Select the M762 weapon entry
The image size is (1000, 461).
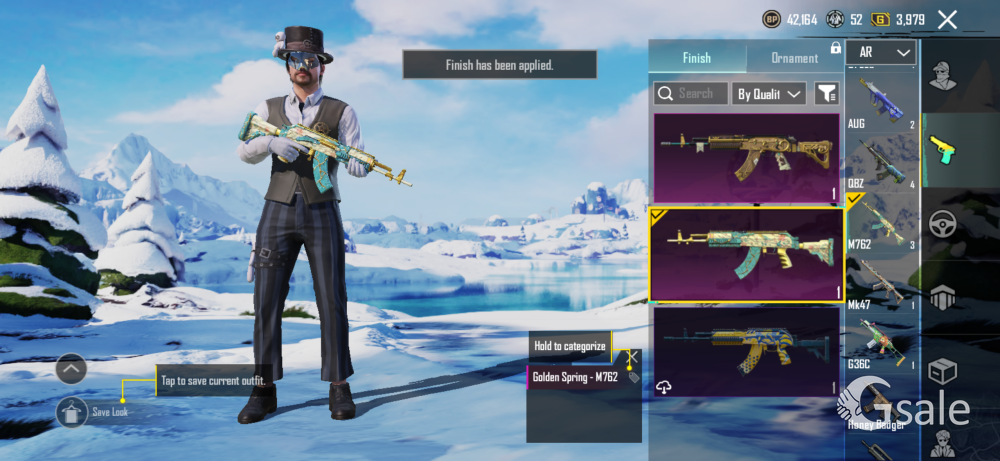click(x=881, y=225)
